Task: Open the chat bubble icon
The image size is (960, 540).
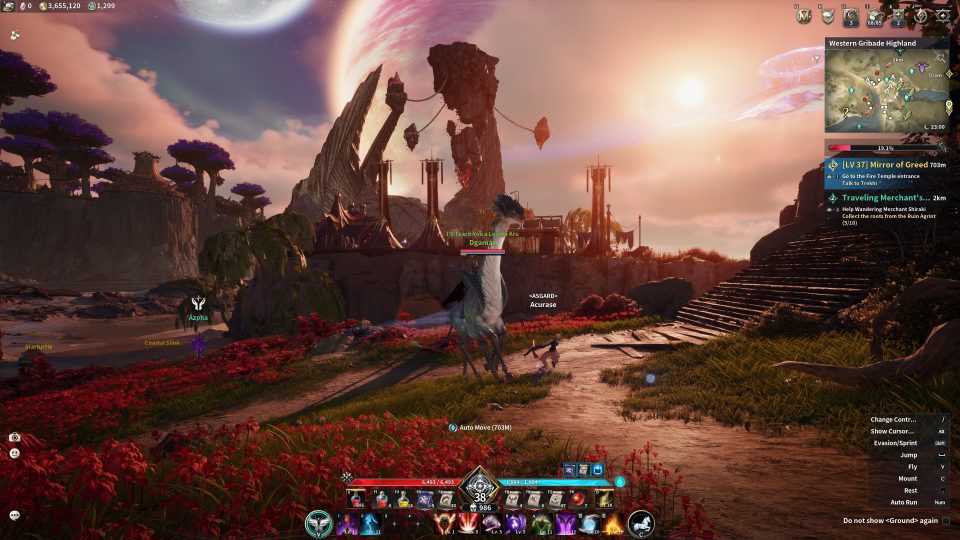Action: (15, 515)
